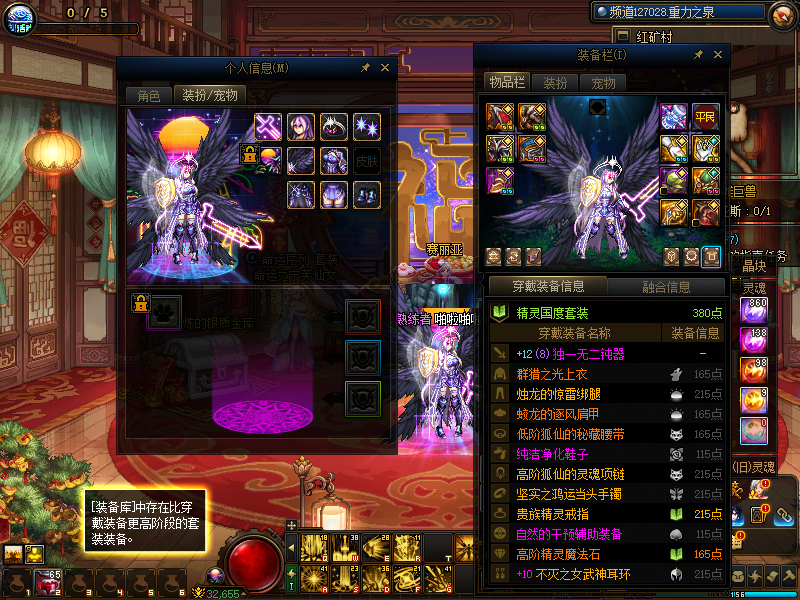The height and width of the screenshot is (600, 800).
Task: Switch to the 角色 tab
Action: point(148,96)
